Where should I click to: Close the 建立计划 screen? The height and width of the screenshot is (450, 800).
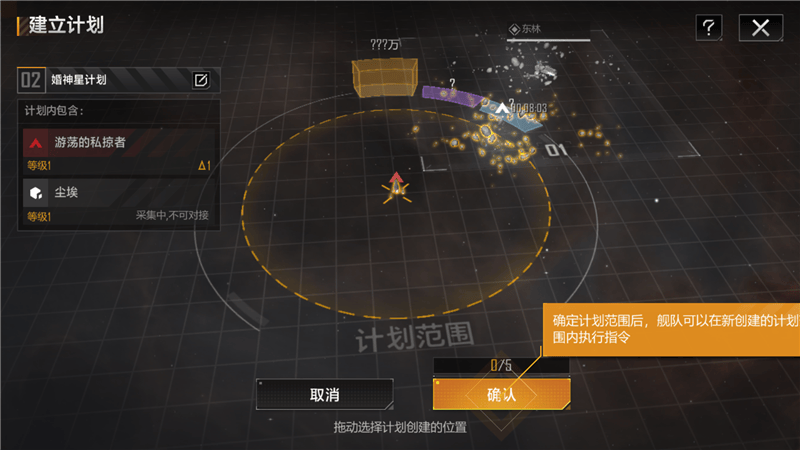760,28
